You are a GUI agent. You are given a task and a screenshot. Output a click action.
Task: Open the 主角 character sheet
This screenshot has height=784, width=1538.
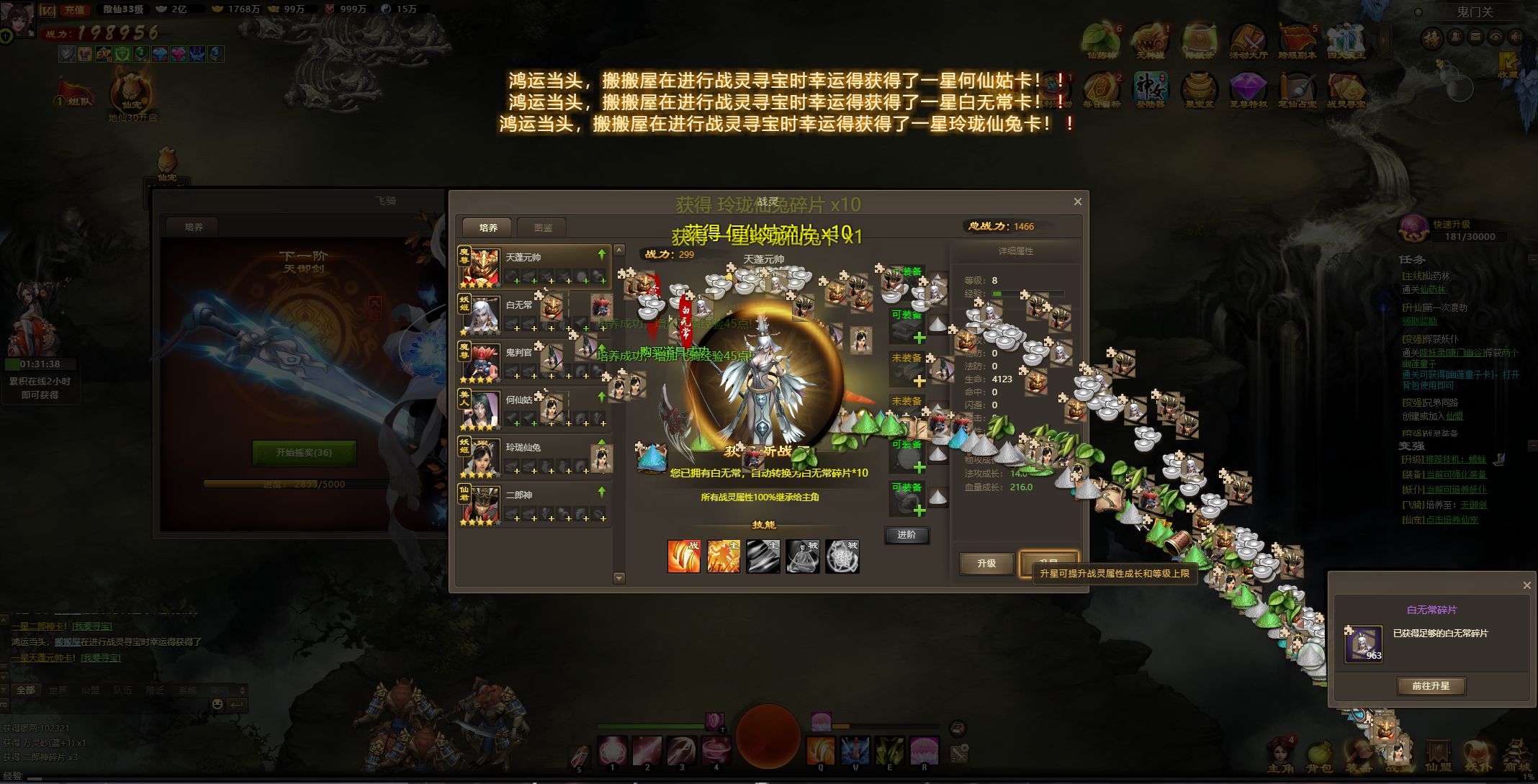[1280, 756]
